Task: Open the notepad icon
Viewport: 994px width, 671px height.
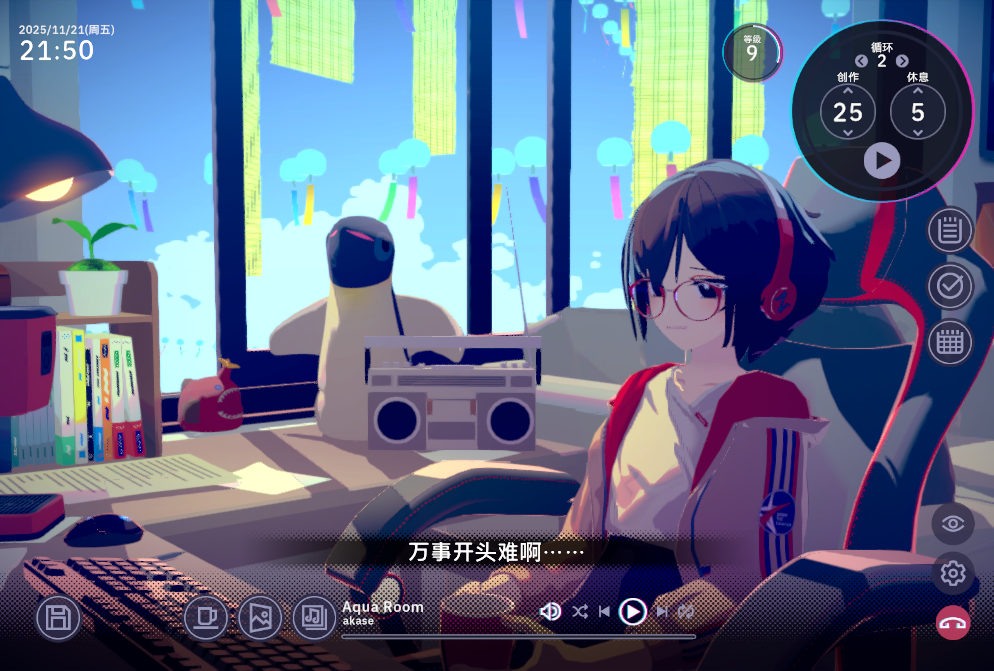Action: pos(950,230)
